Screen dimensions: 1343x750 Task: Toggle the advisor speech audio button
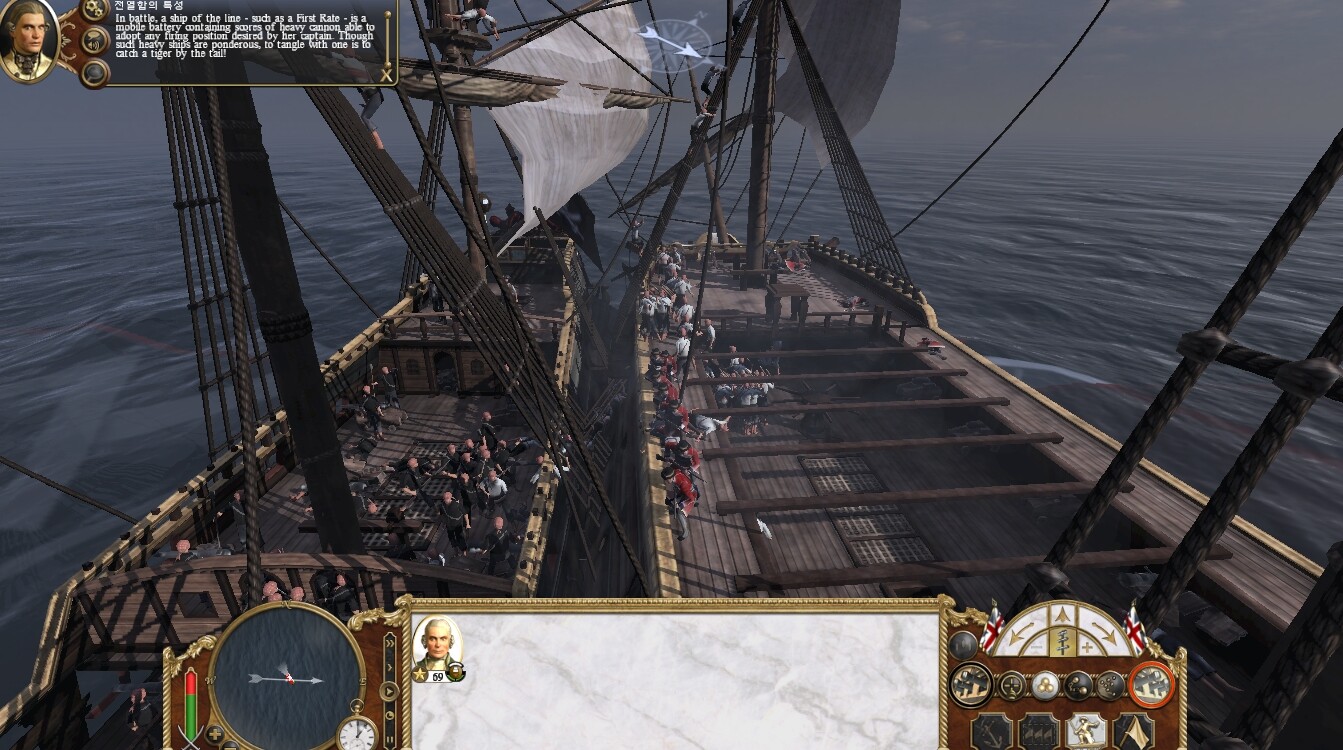(95, 41)
